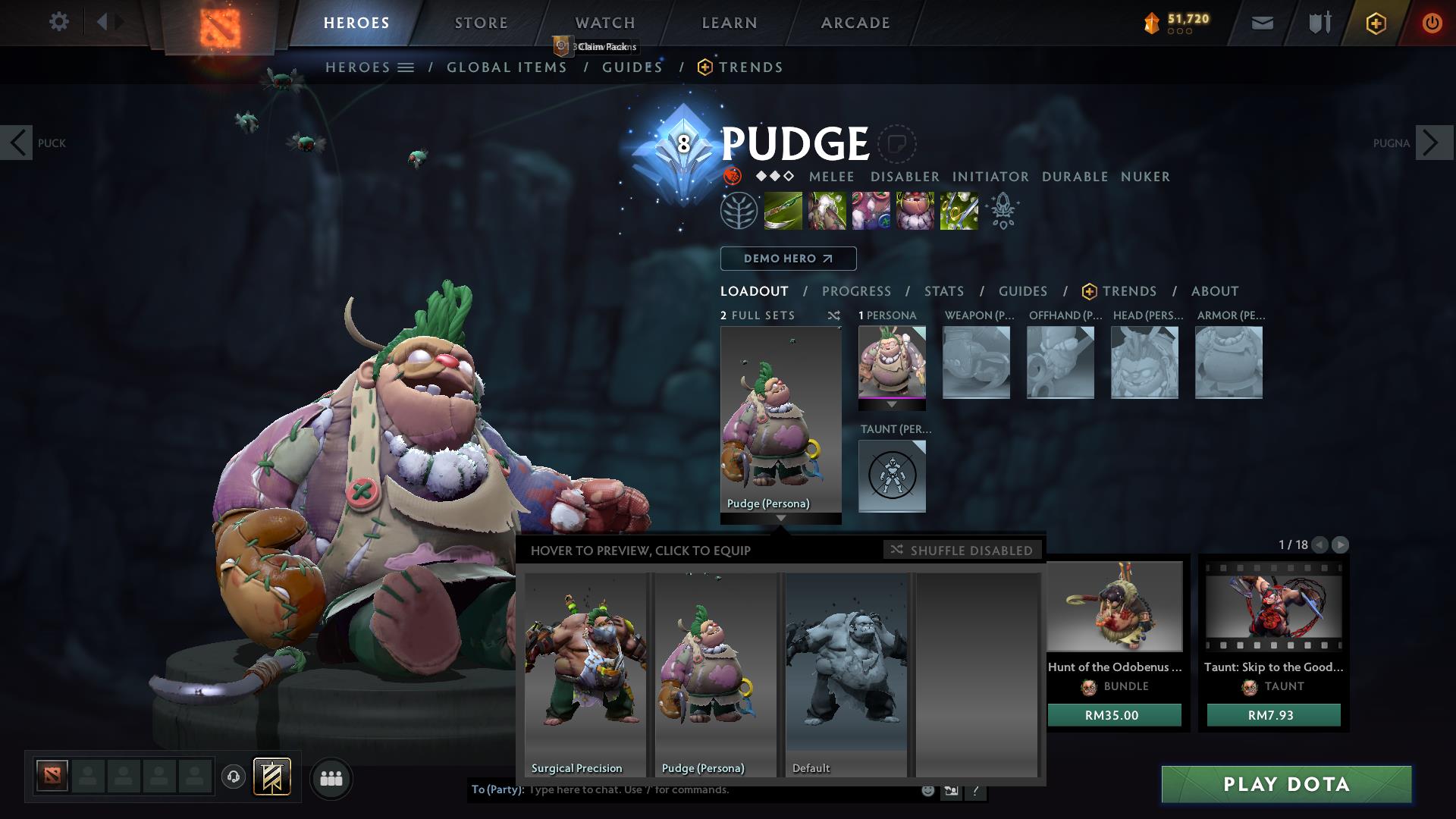
Task: Select the Default Pudge set
Action: pyautogui.click(x=846, y=674)
